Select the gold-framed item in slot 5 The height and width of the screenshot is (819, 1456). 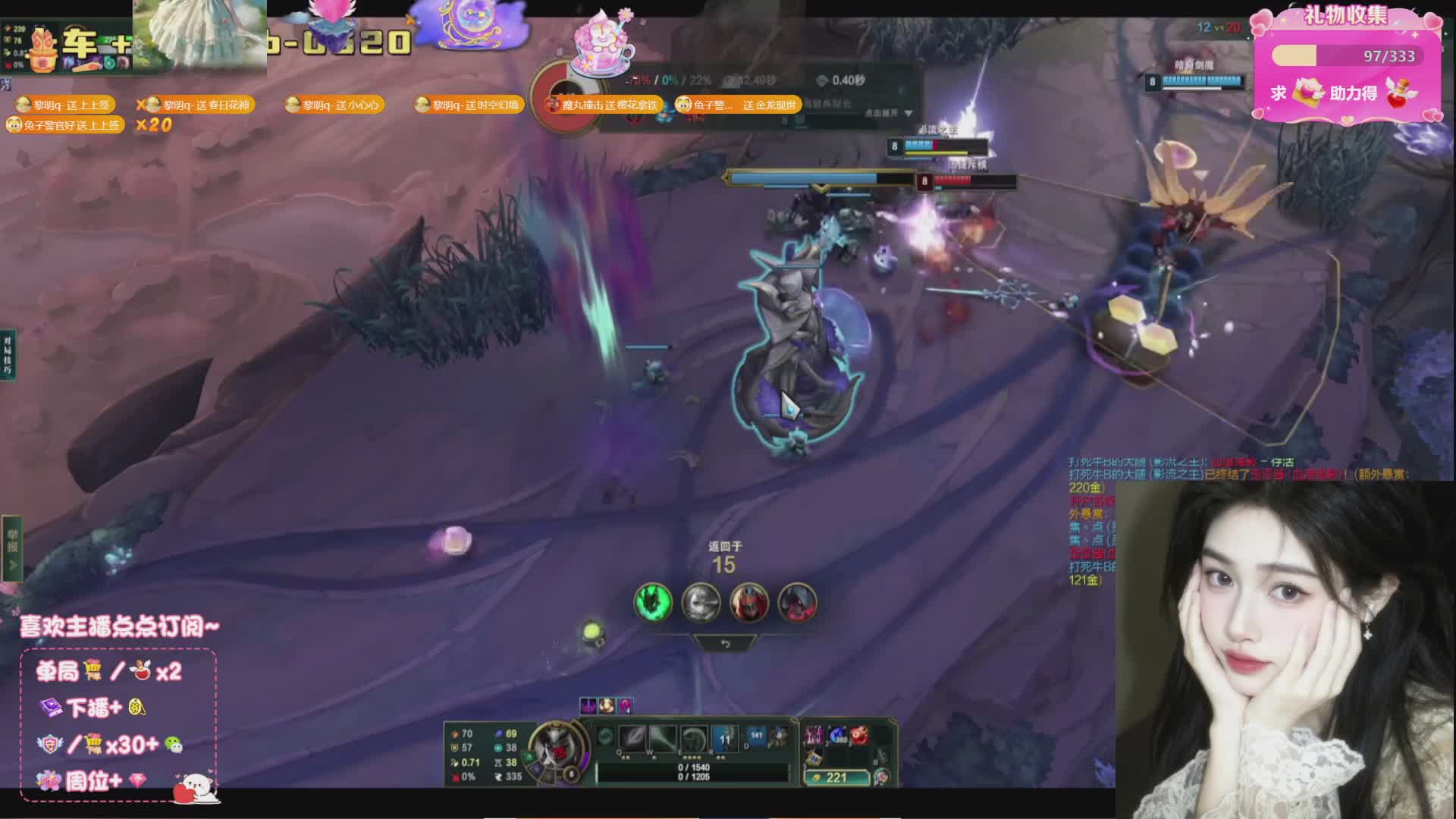point(814,757)
